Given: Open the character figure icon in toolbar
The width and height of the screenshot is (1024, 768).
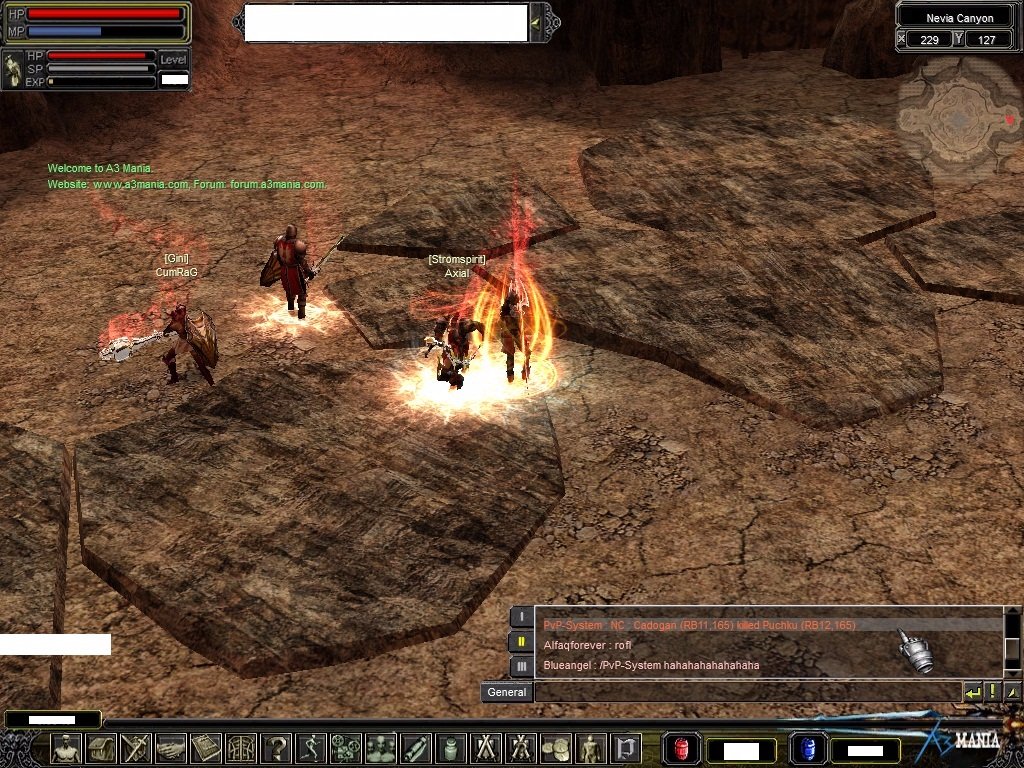Looking at the screenshot, I should 66,748.
